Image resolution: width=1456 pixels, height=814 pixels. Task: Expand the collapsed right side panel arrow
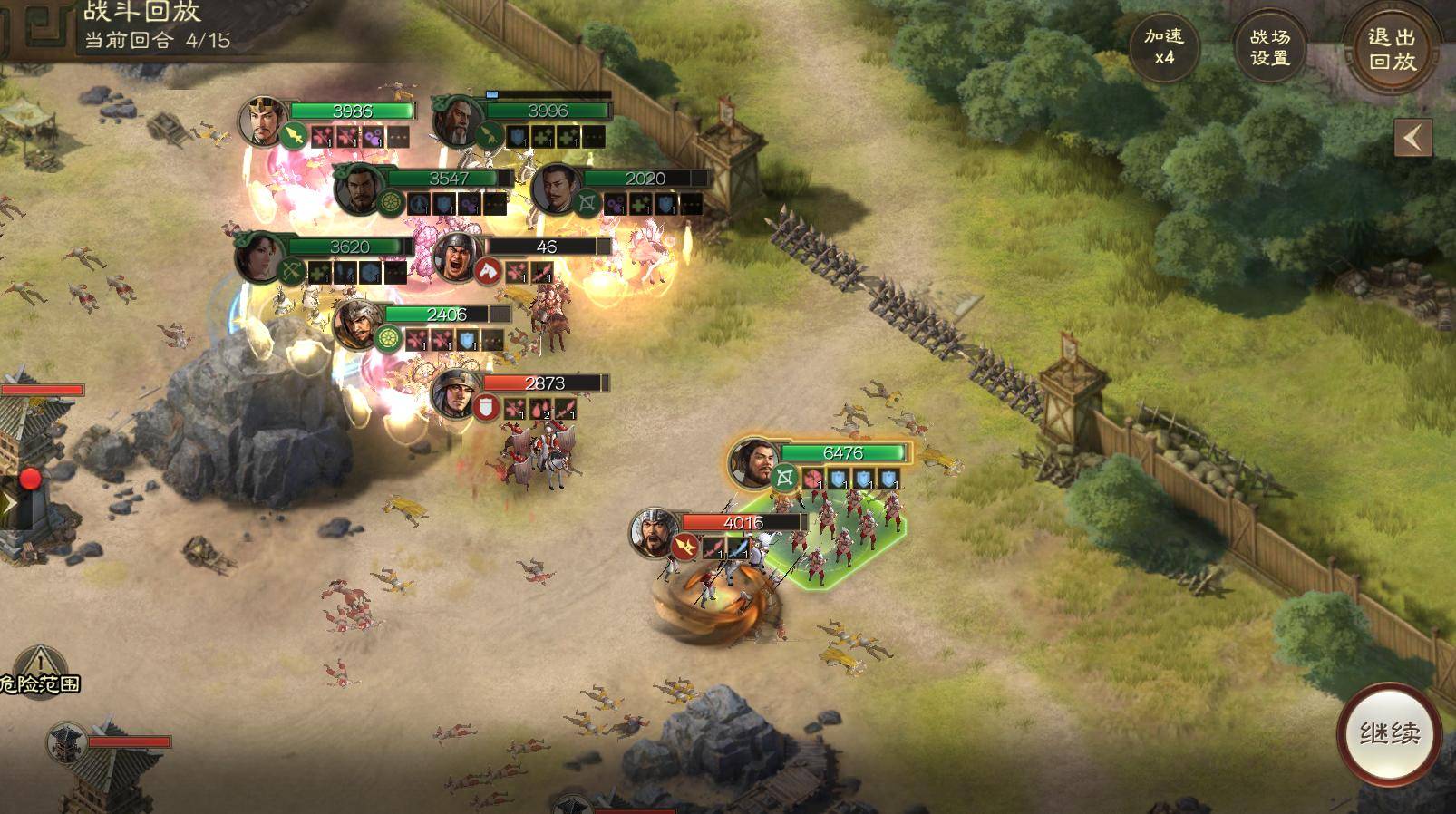(x=1412, y=139)
